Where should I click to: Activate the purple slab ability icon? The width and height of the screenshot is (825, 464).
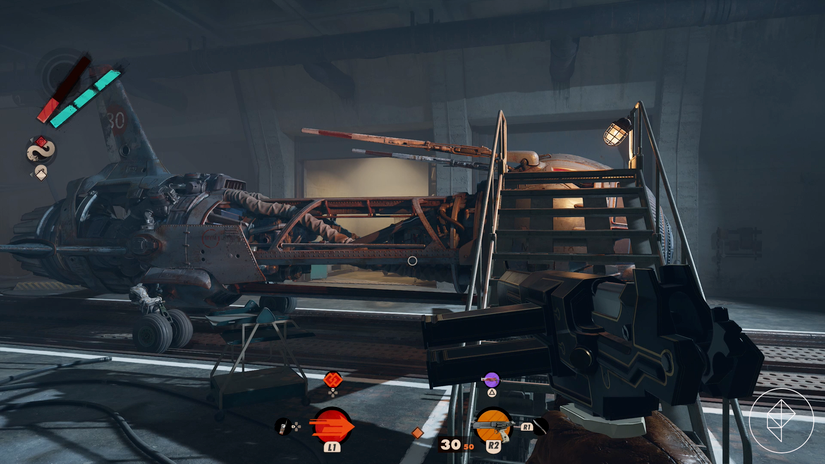[490, 380]
